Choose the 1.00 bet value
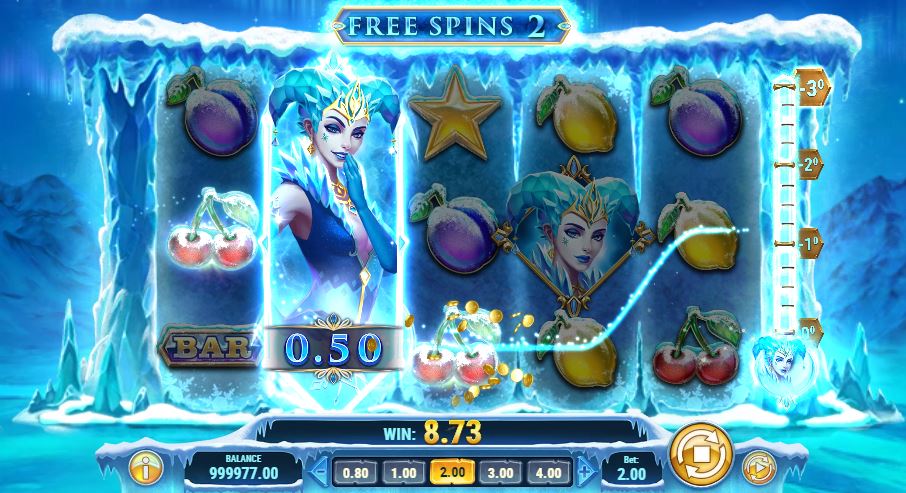The image size is (906, 493). (x=402, y=471)
